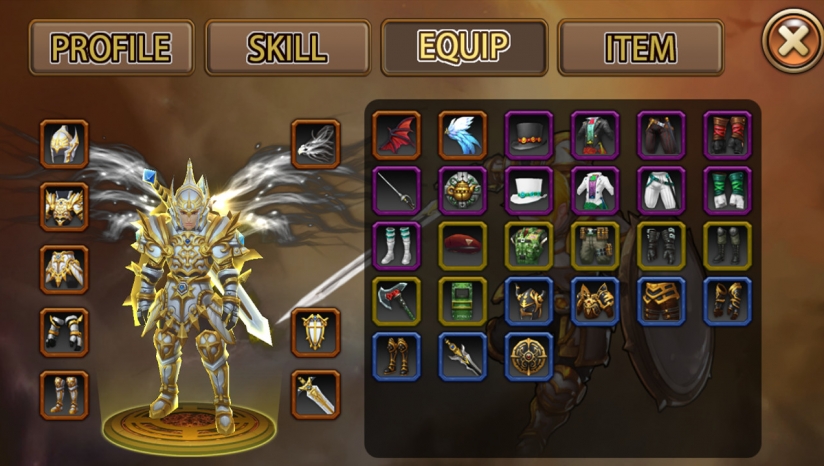Select the white top hat item
824x466 pixels.
point(529,190)
